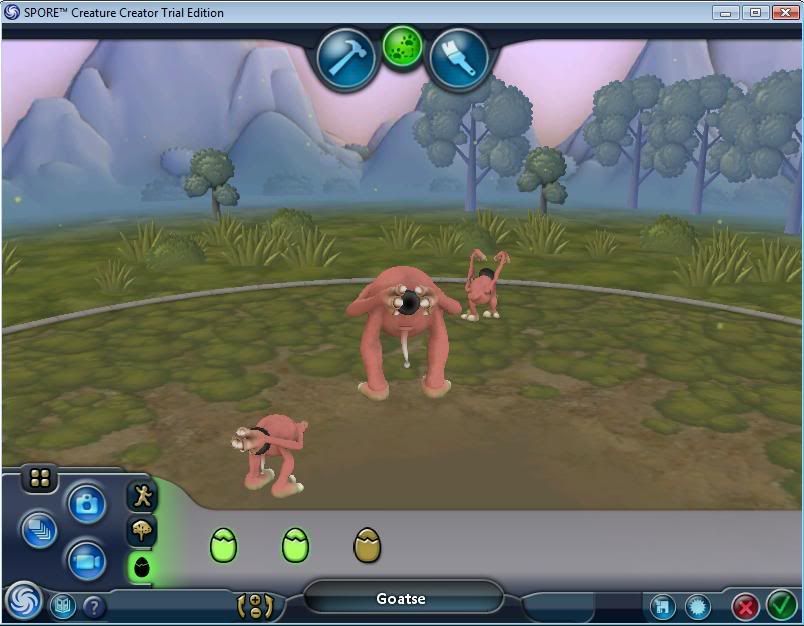
Task: Open the Sporepedia book icon
Action: [63, 605]
